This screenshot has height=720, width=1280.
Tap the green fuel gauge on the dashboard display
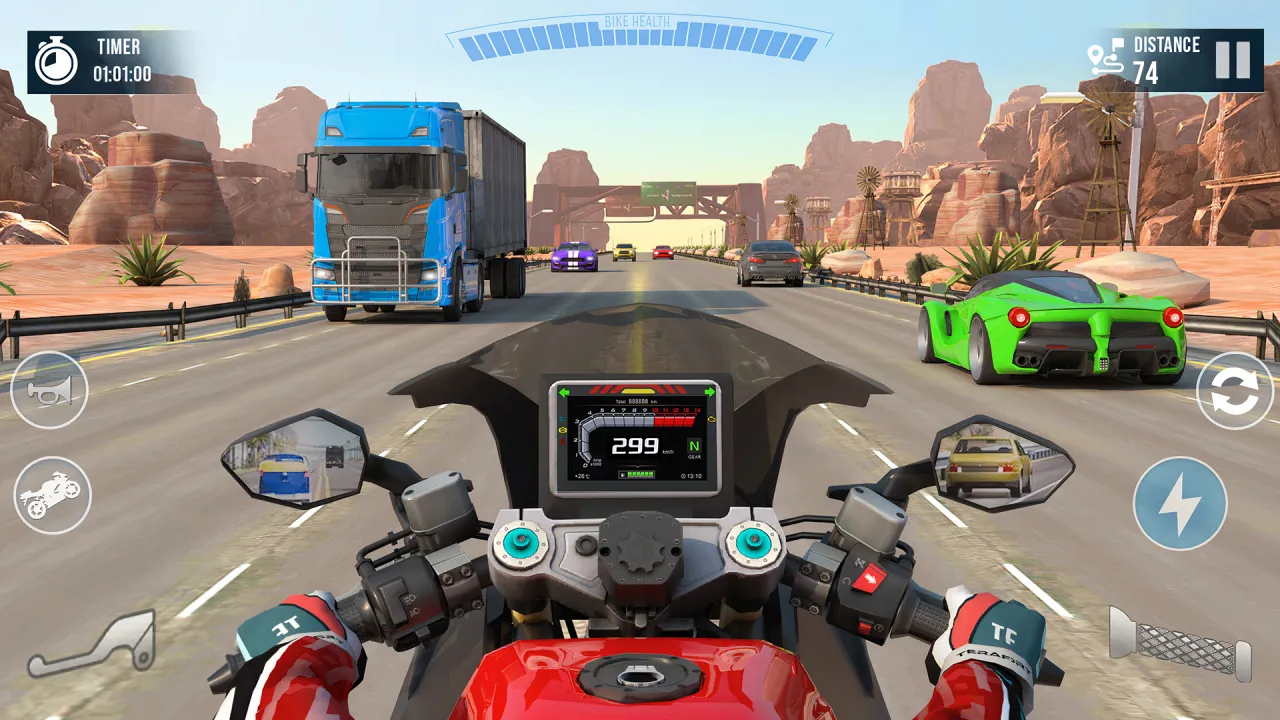(637, 473)
